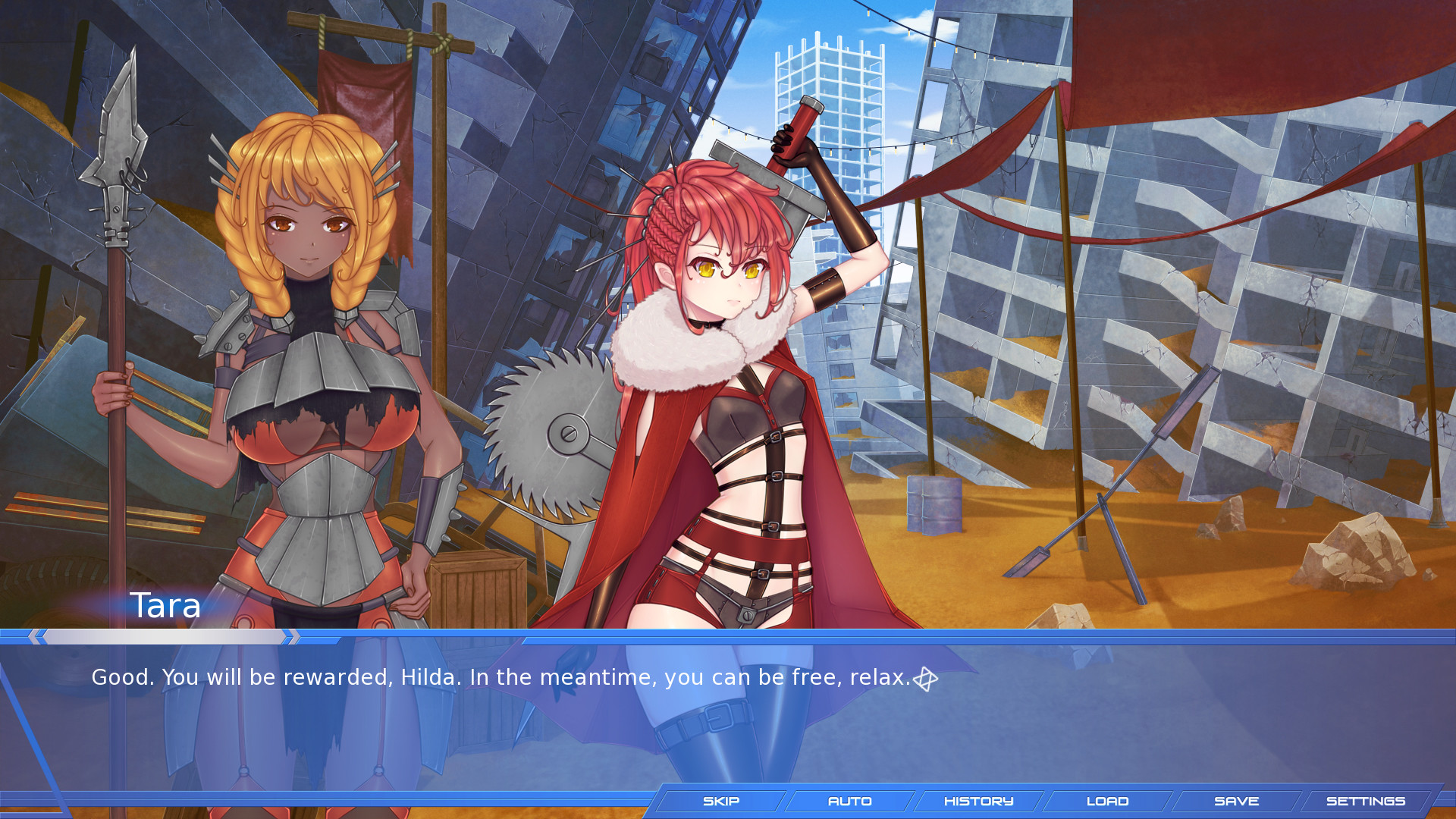Open the History dialogue log
Viewport: 1456px width, 819px height.
click(978, 801)
